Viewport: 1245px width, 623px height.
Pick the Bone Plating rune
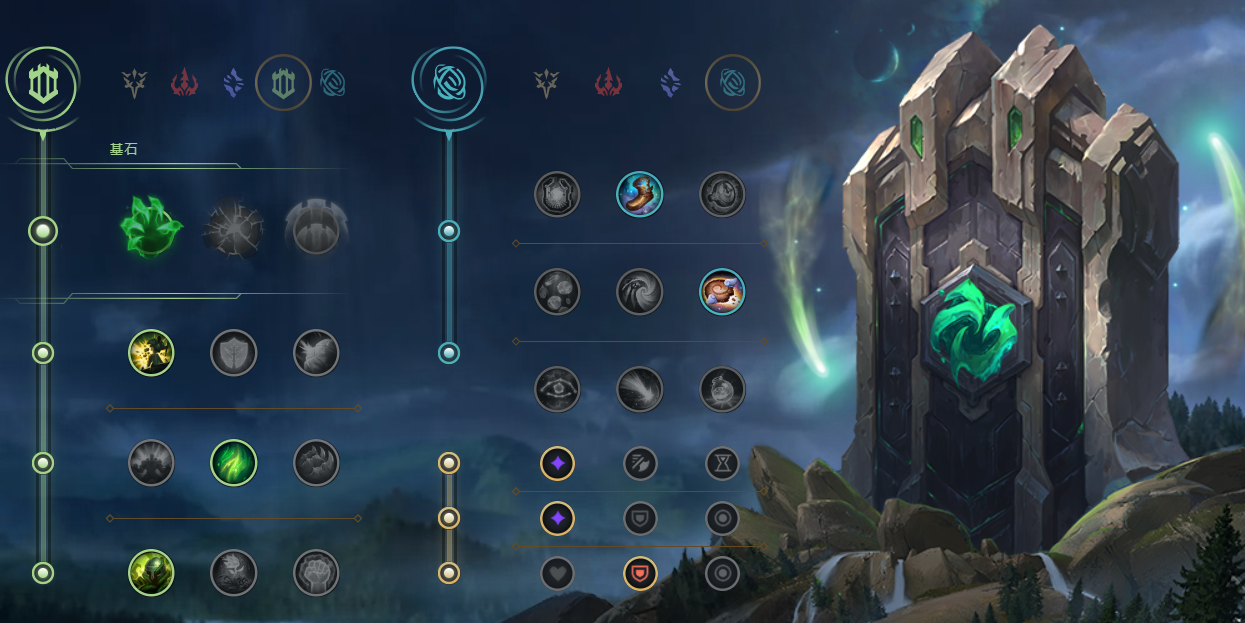tap(316, 463)
